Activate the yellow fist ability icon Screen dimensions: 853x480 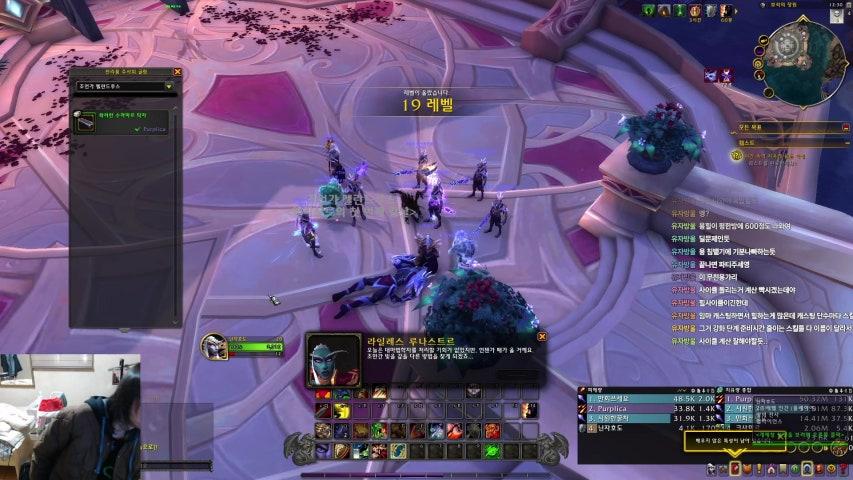[340, 411]
